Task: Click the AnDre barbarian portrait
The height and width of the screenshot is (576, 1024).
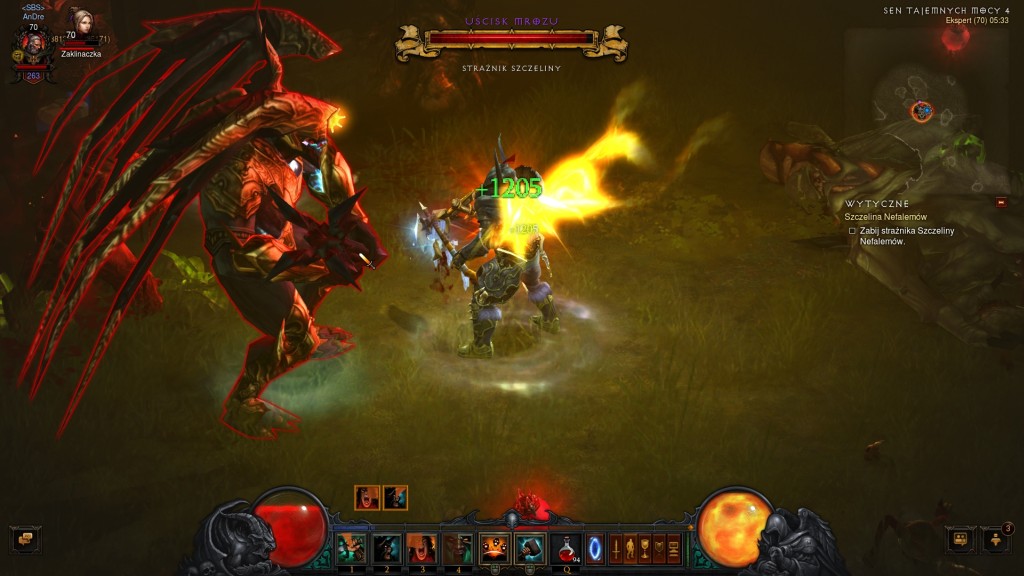Action: [33, 47]
